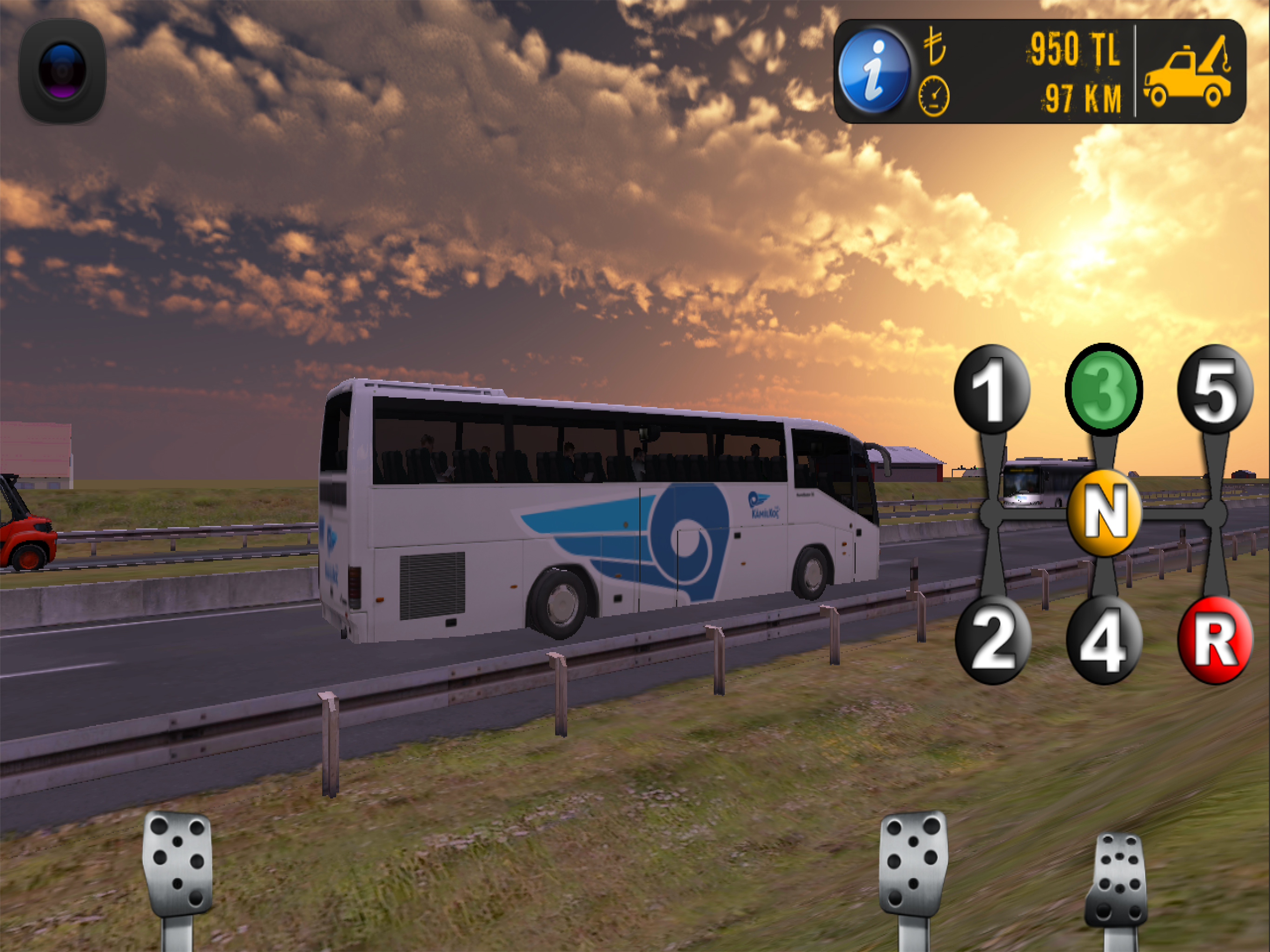Select the green third gear knob

[1103, 389]
